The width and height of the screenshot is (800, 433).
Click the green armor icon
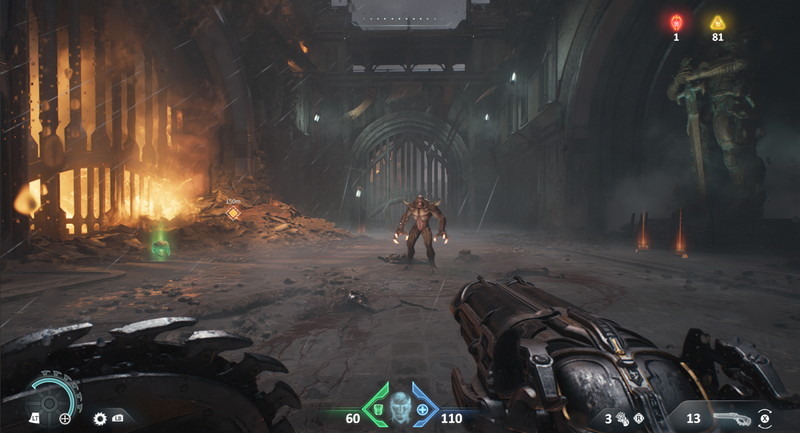tap(379, 410)
